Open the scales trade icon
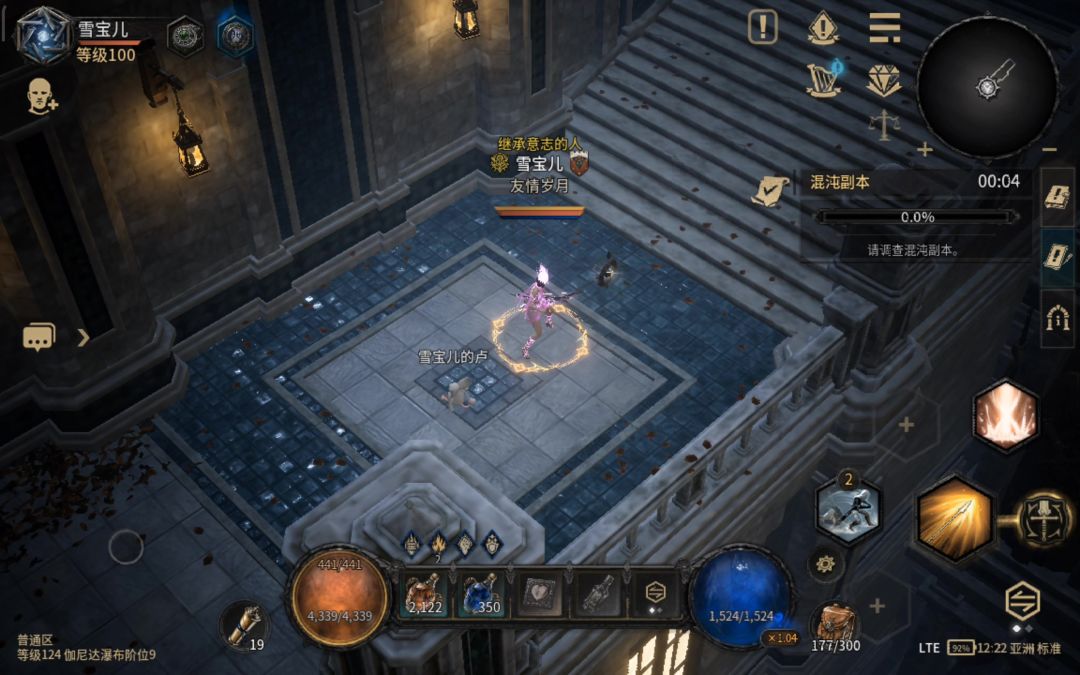The width and height of the screenshot is (1080, 675). [884, 125]
